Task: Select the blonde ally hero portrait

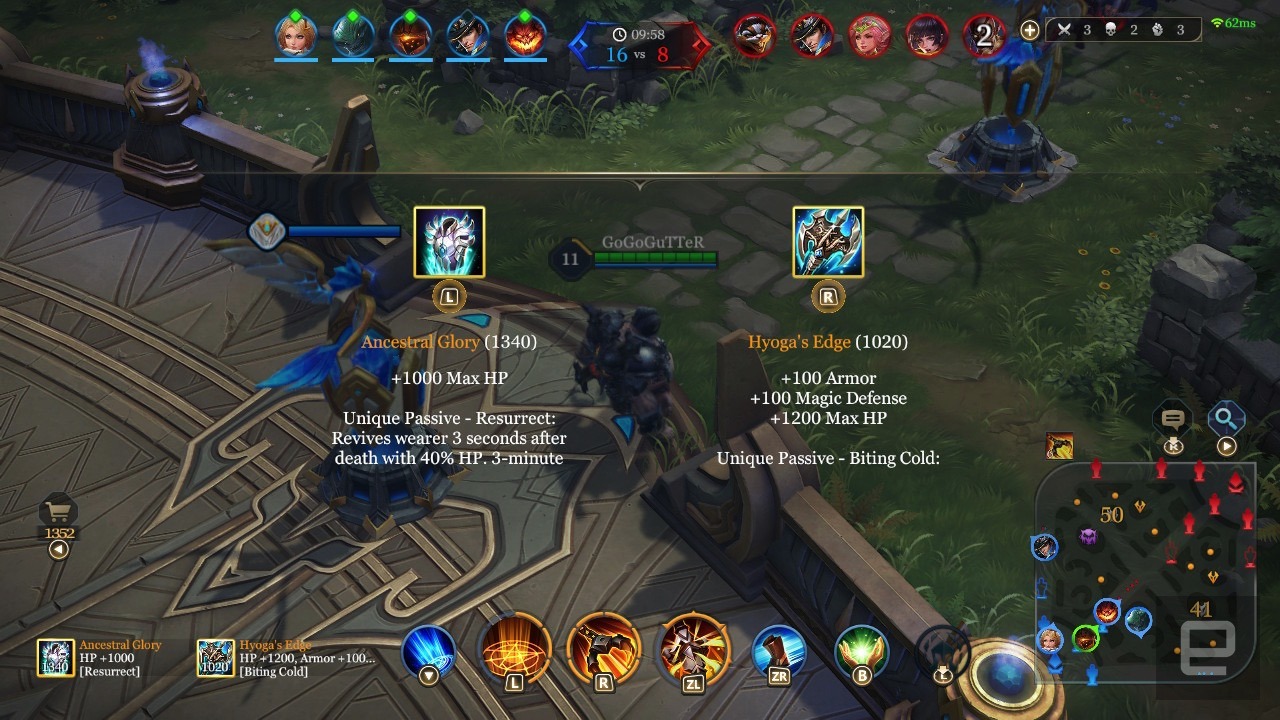Action: [x=296, y=36]
